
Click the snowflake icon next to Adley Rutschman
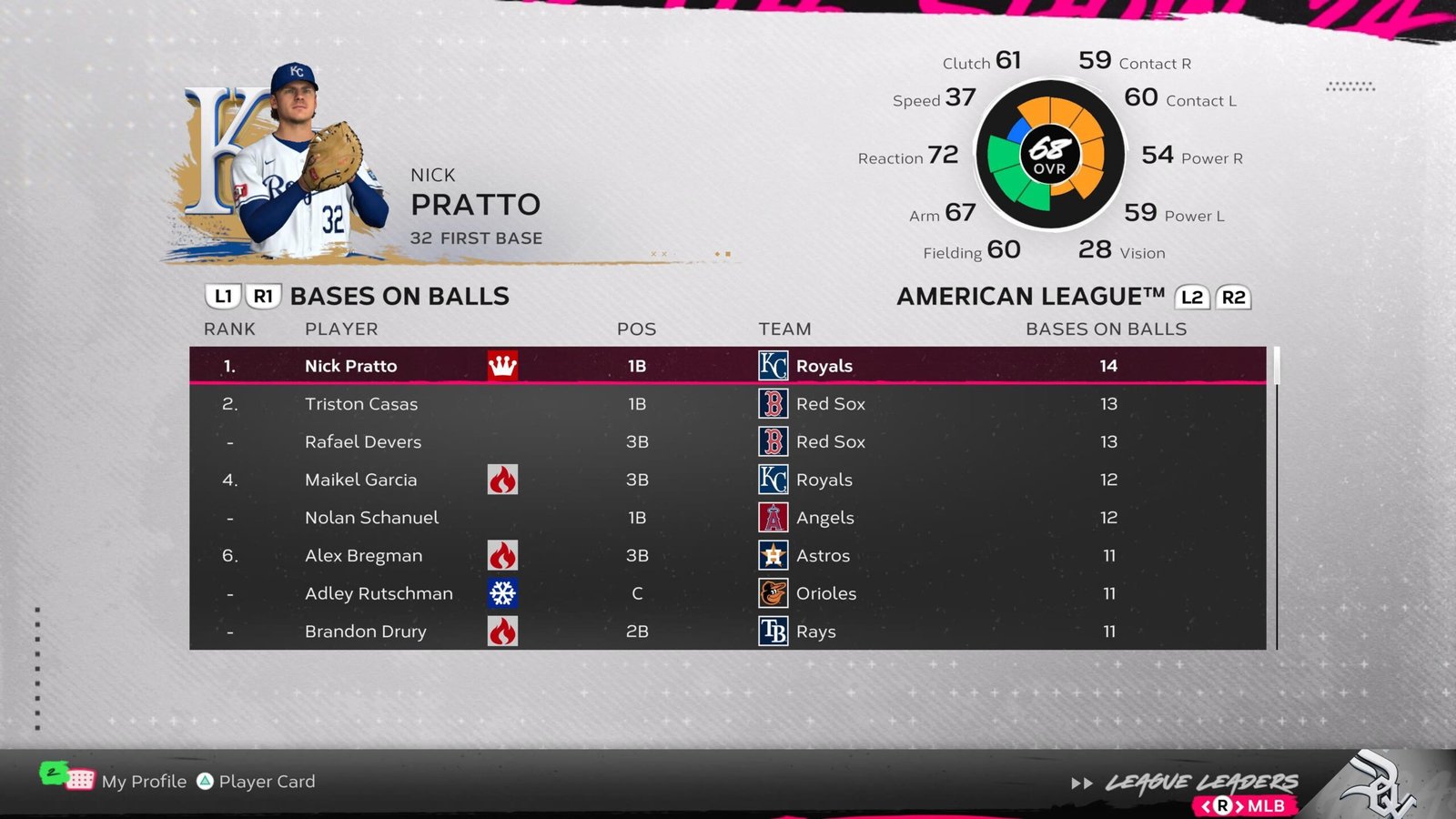tap(501, 593)
